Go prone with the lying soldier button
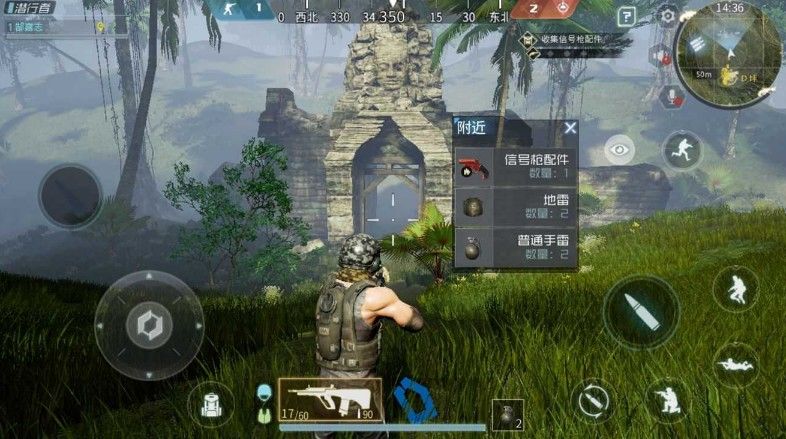Image resolution: width=786 pixels, height=439 pixels. click(x=736, y=364)
